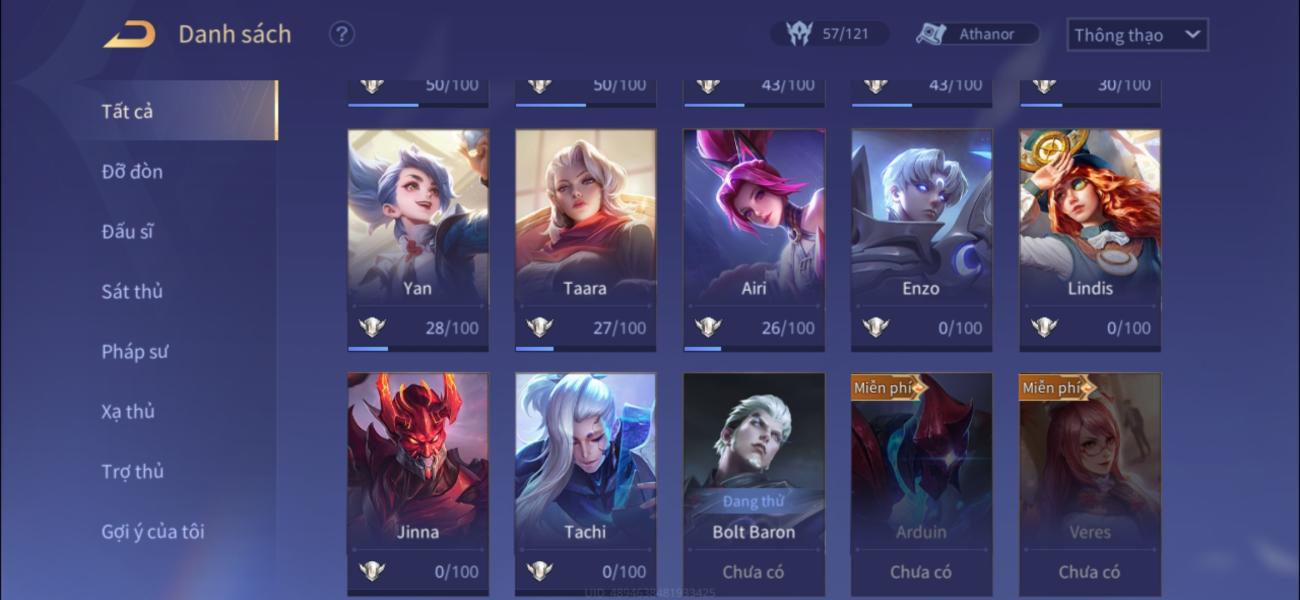Switch to the Tất cả tab

(x=128, y=111)
